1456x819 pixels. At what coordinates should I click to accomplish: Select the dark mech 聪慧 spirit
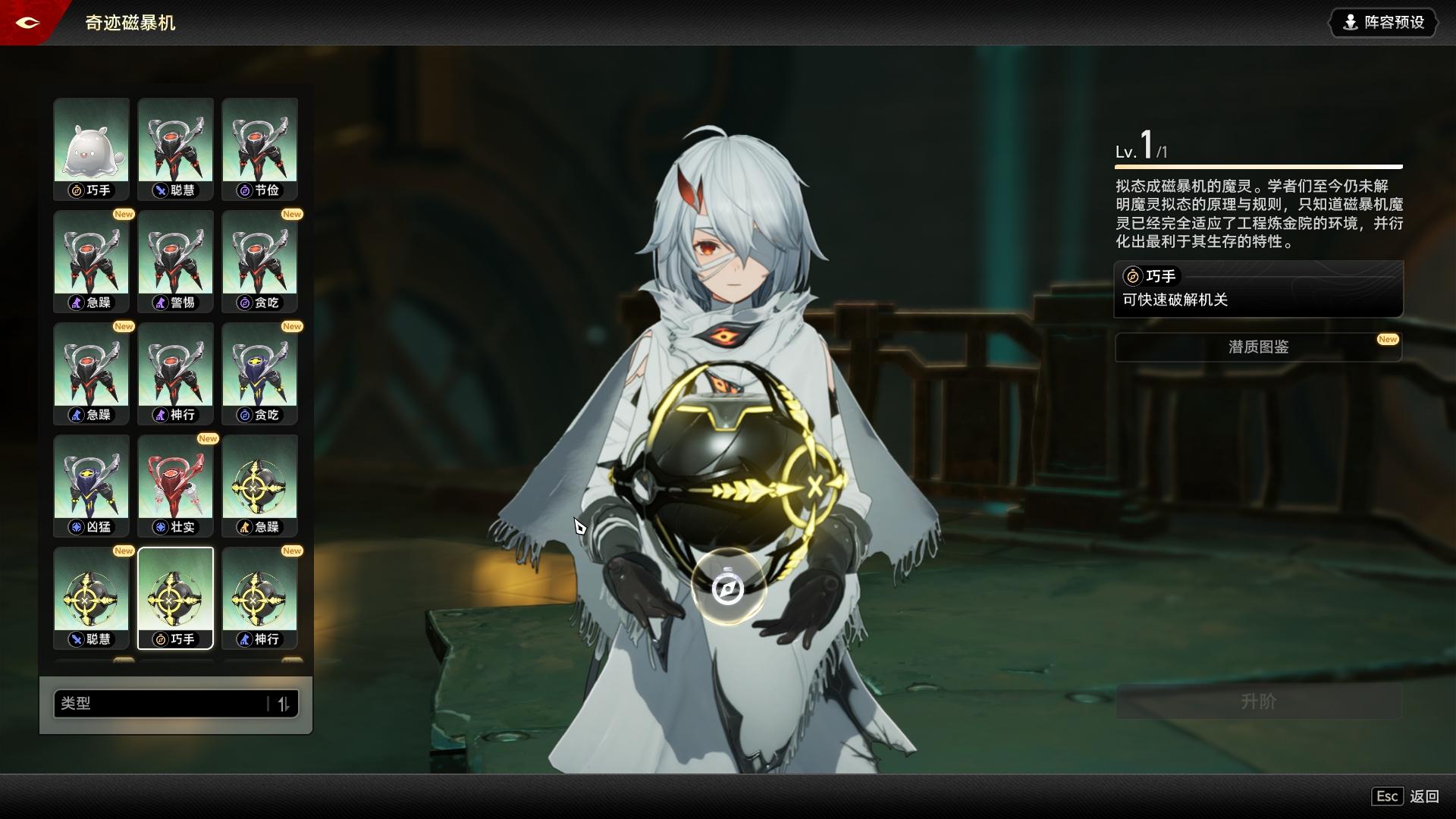(175, 149)
